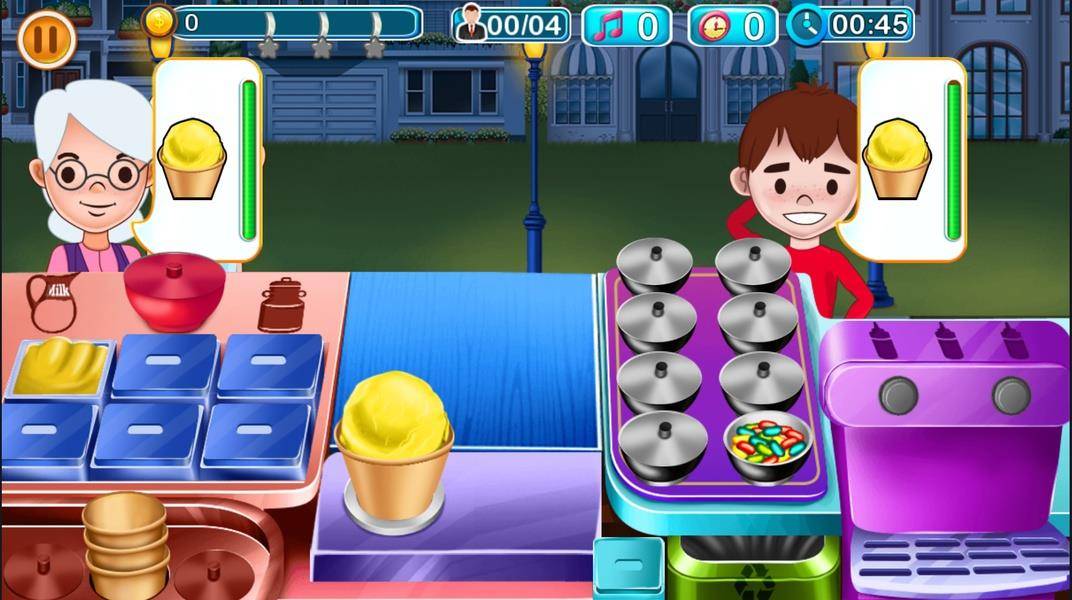Choose the colorful candy topping bowl
This screenshot has height=600, width=1072.
pos(767,444)
